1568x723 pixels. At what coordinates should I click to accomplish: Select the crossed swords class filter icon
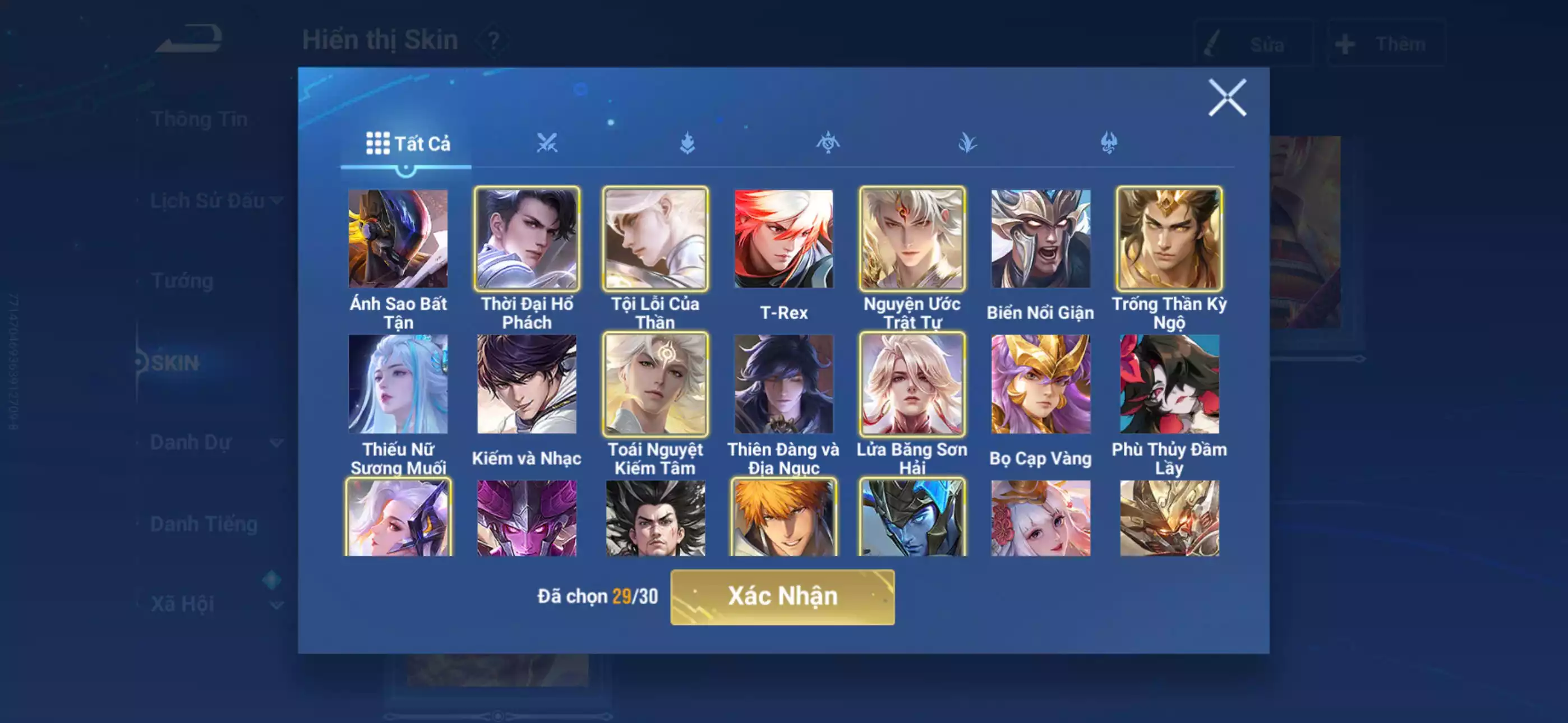(x=548, y=143)
